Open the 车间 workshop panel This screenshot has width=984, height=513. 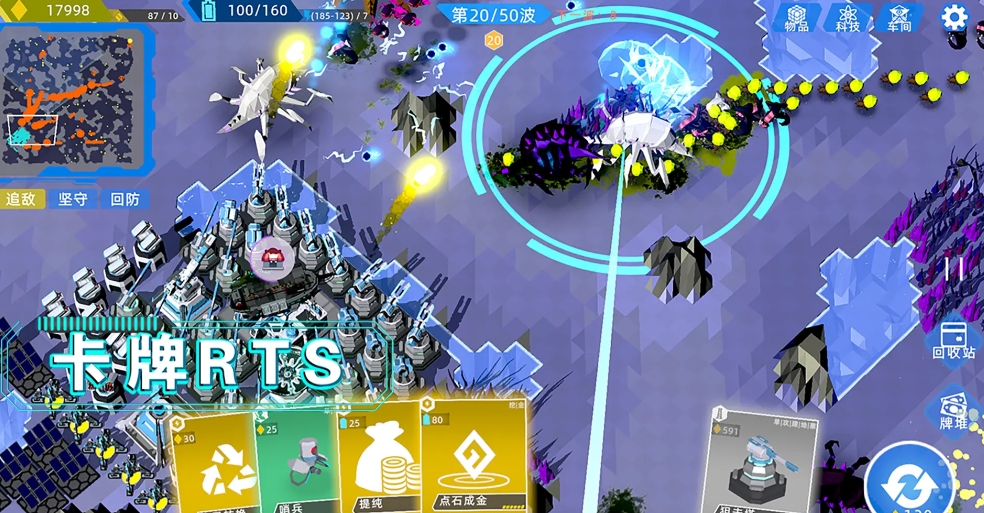click(899, 18)
